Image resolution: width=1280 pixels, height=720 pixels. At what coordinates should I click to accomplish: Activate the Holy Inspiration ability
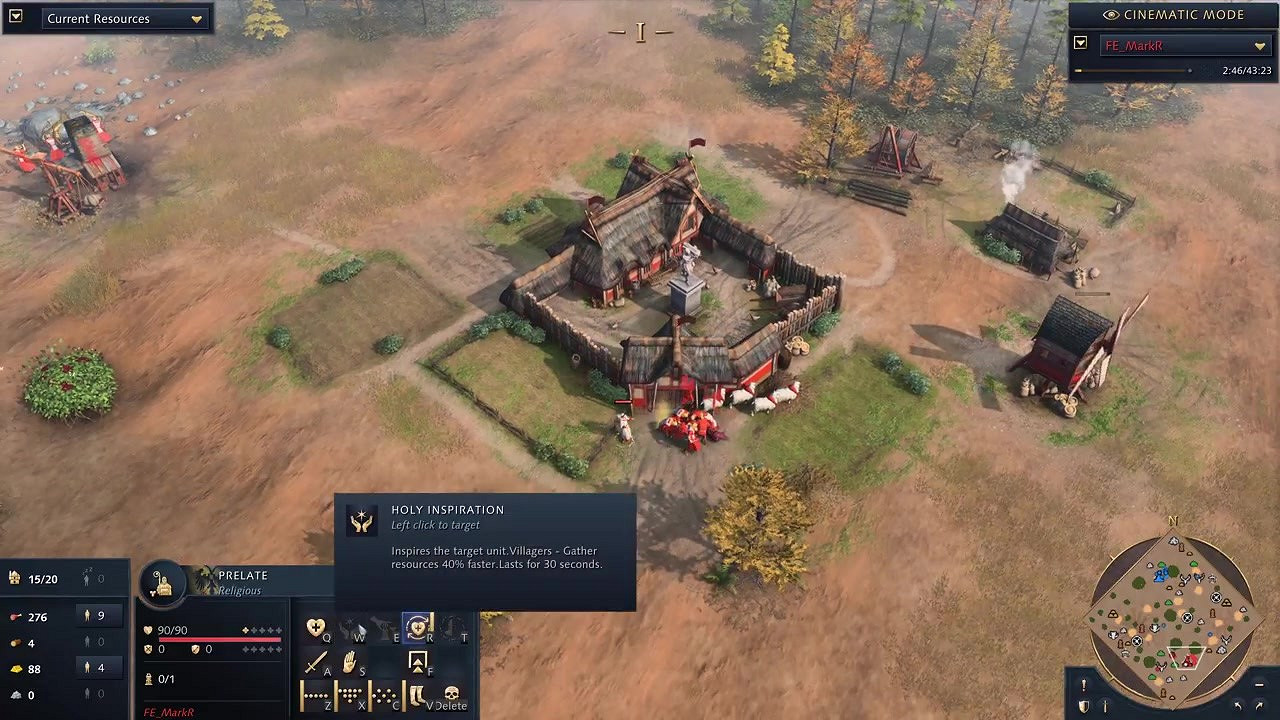tap(315, 628)
